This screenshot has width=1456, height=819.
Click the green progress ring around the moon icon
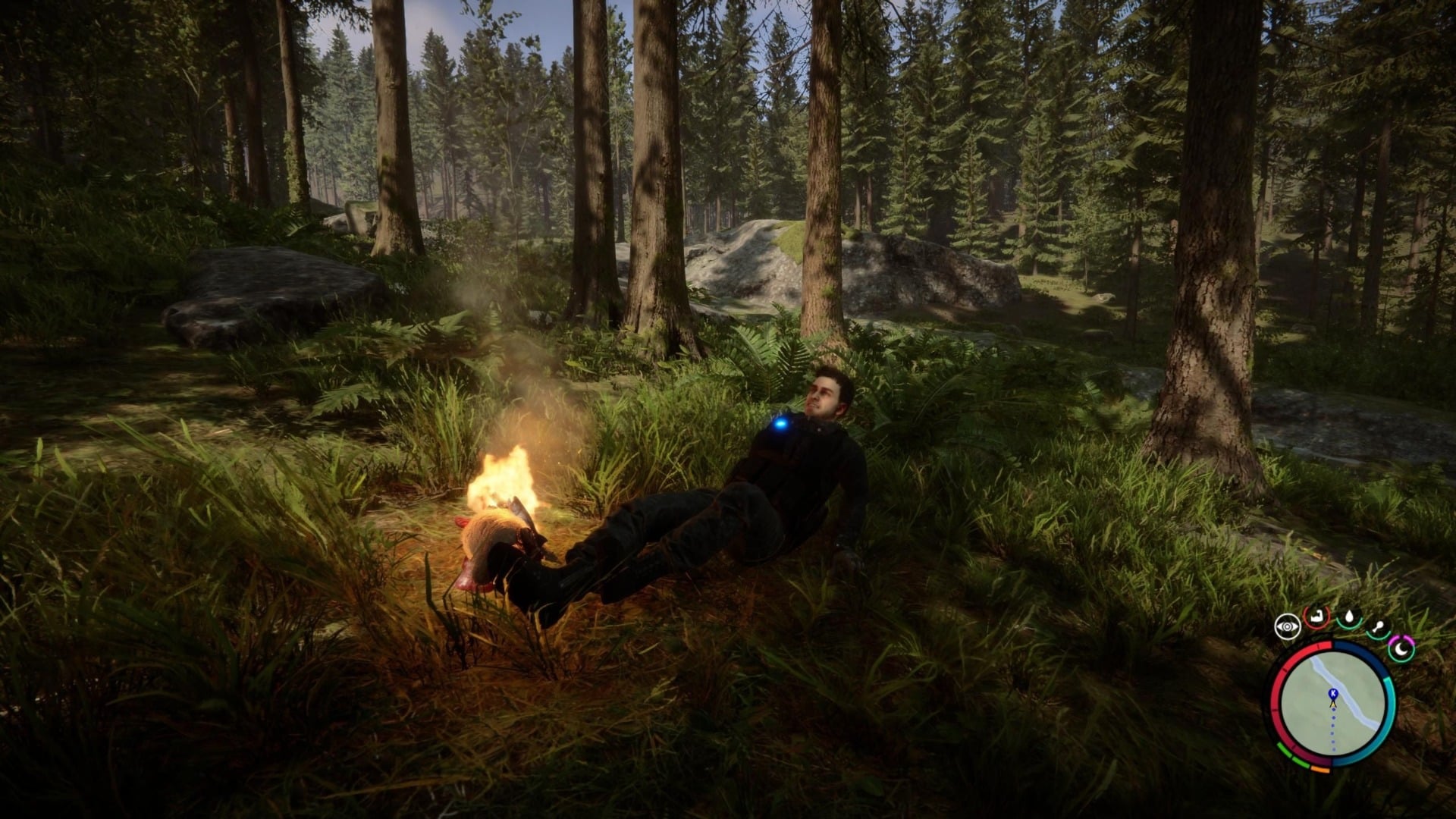(x=1400, y=661)
